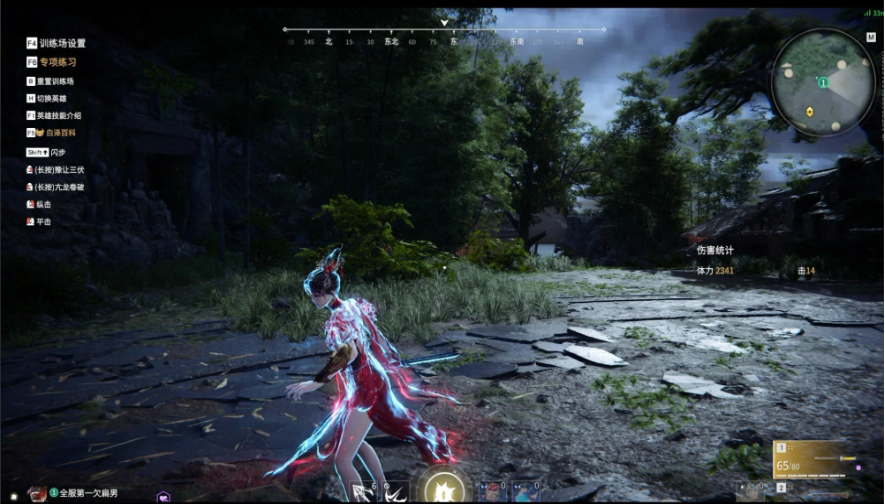
Task: Open 训练场设置 training ground settings
Action: (62, 44)
